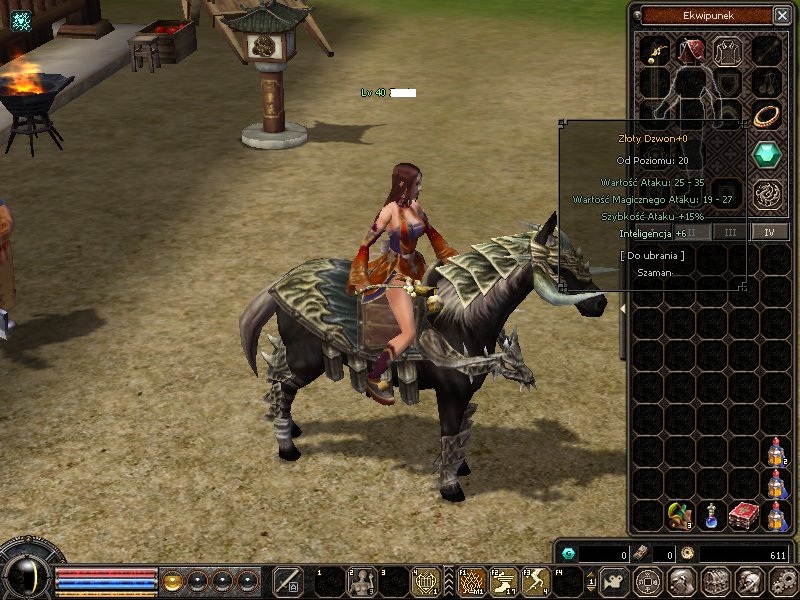Screen dimensions: 800x600
Task: Select the equipped Złoty Dzwon bell weapon
Action: (x=655, y=49)
